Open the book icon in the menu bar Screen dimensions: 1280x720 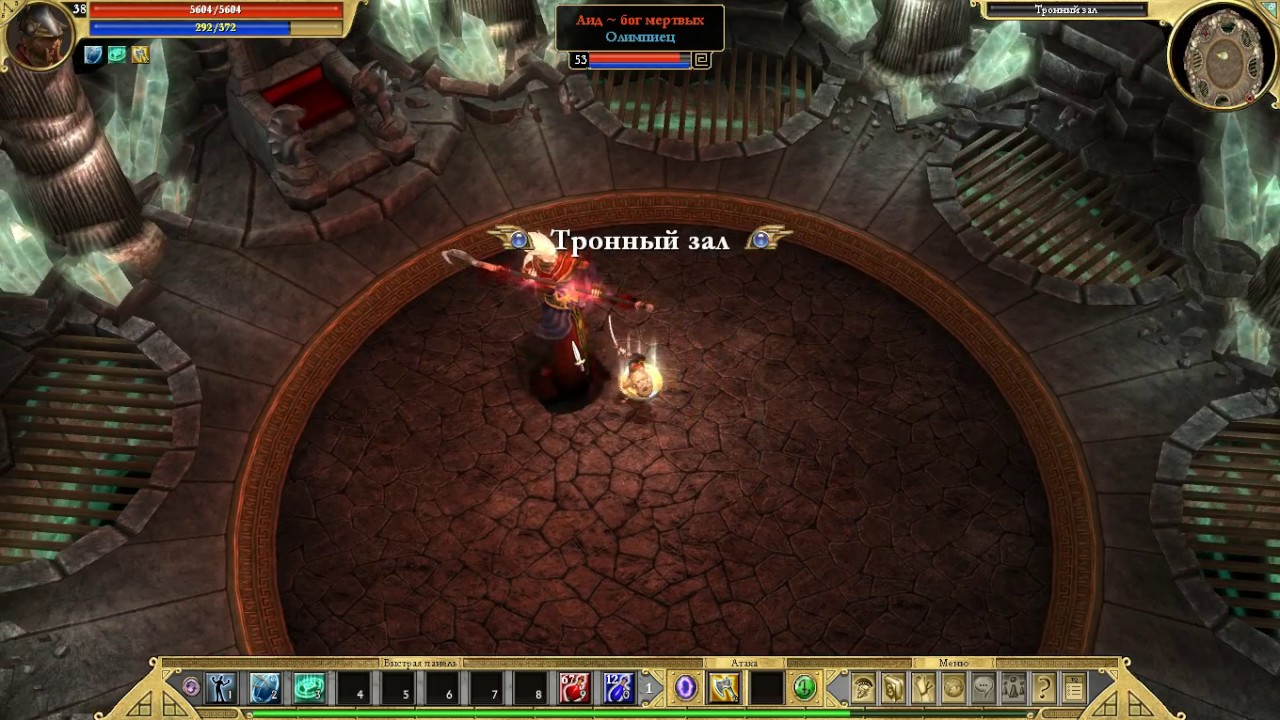point(893,688)
